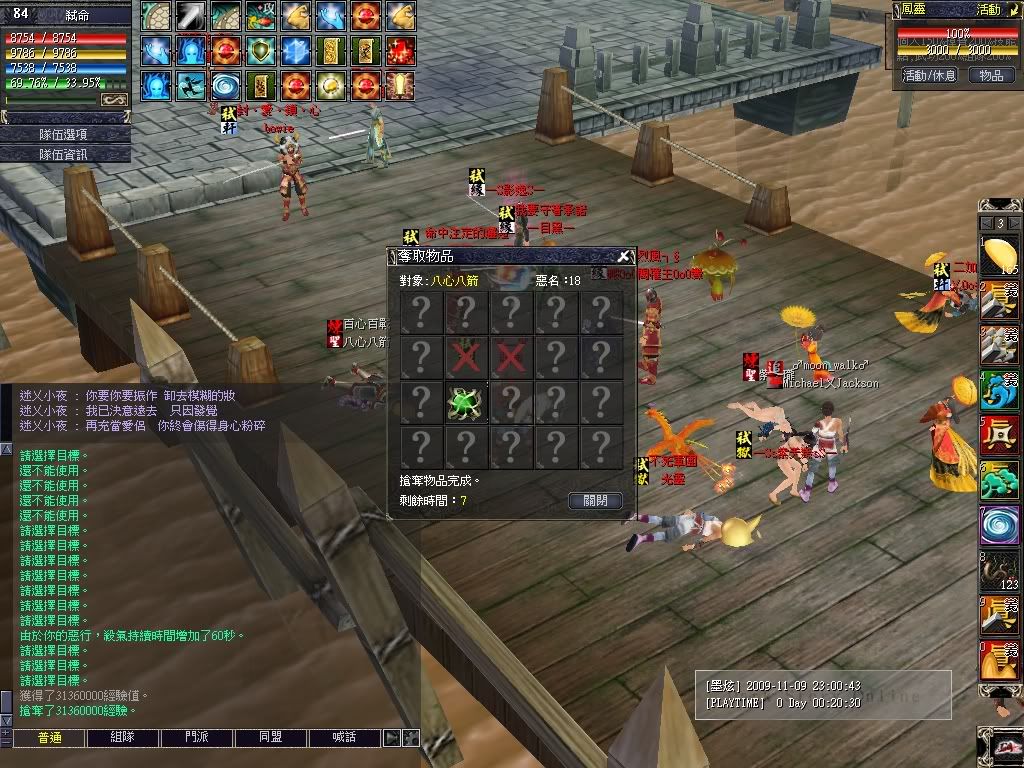Activate the red sparkle skill icon
This screenshot has height=768, width=1024.
[x=401, y=50]
